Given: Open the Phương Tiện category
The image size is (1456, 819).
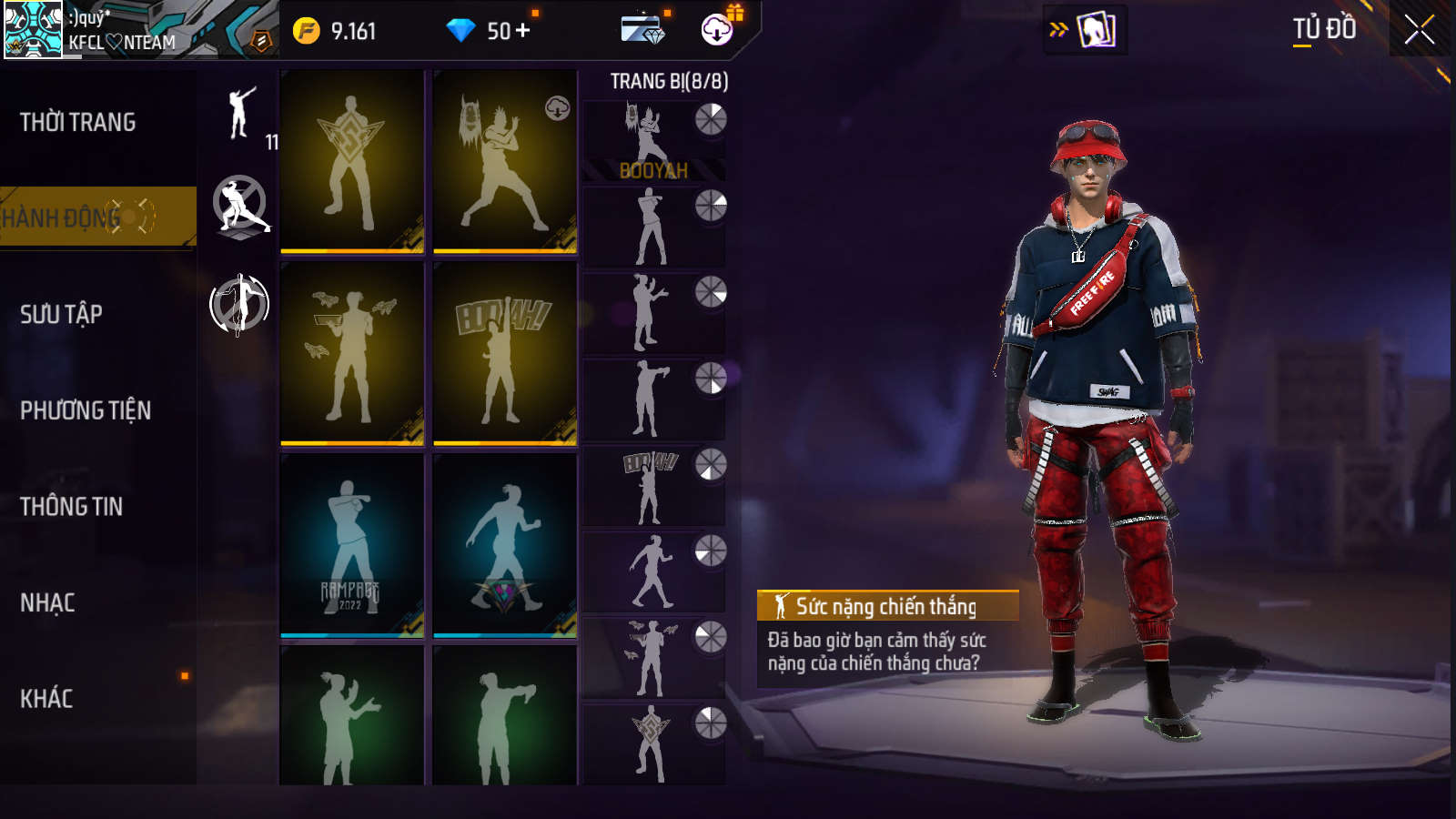Looking at the screenshot, I should 86,410.
